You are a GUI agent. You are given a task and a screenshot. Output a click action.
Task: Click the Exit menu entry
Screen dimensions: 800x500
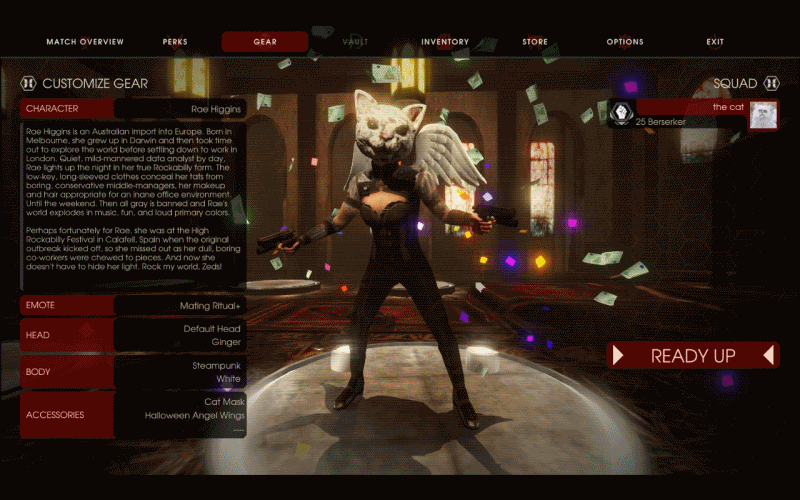click(x=715, y=42)
